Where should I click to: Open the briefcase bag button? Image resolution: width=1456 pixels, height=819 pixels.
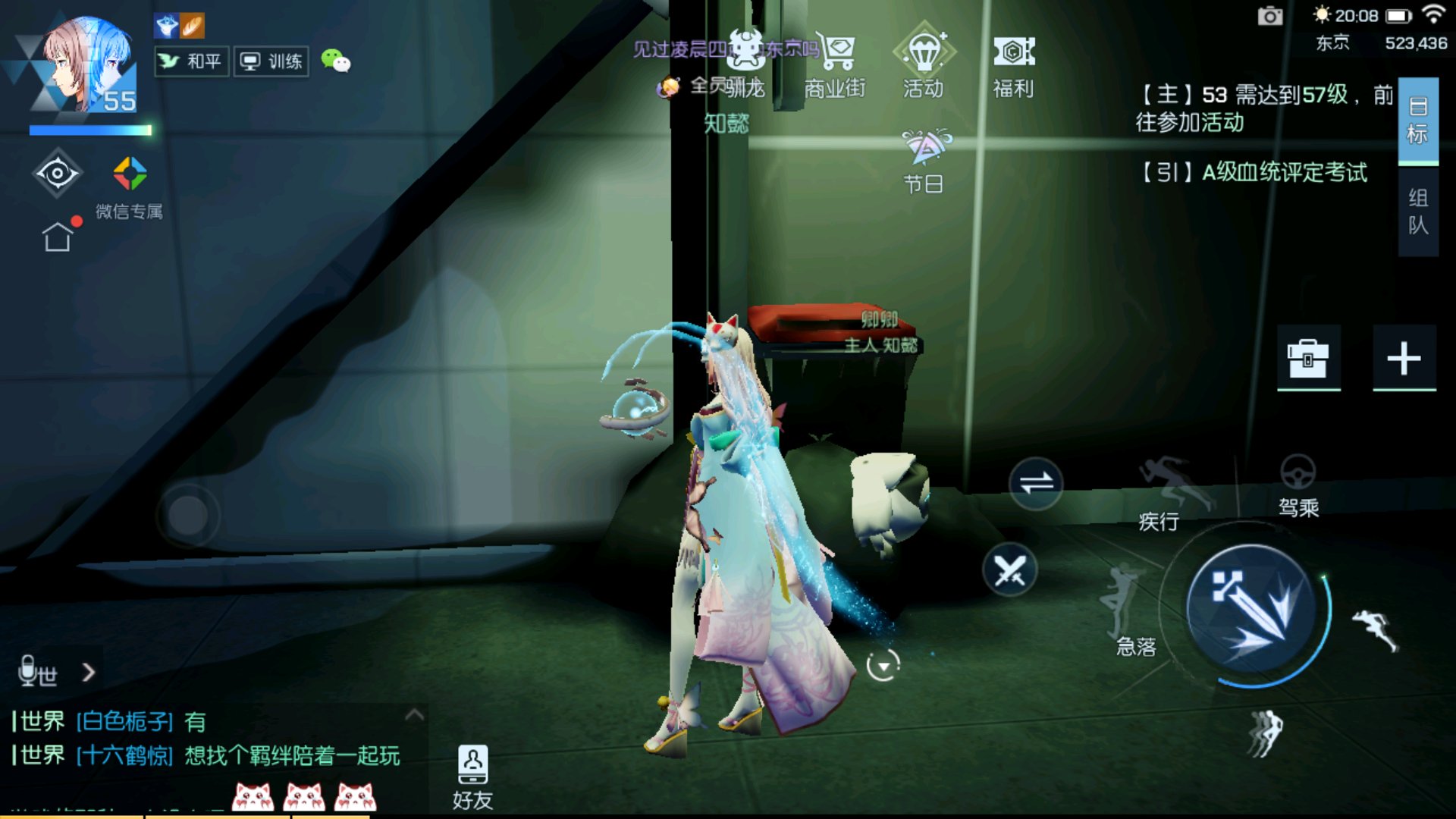coord(1308,358)
